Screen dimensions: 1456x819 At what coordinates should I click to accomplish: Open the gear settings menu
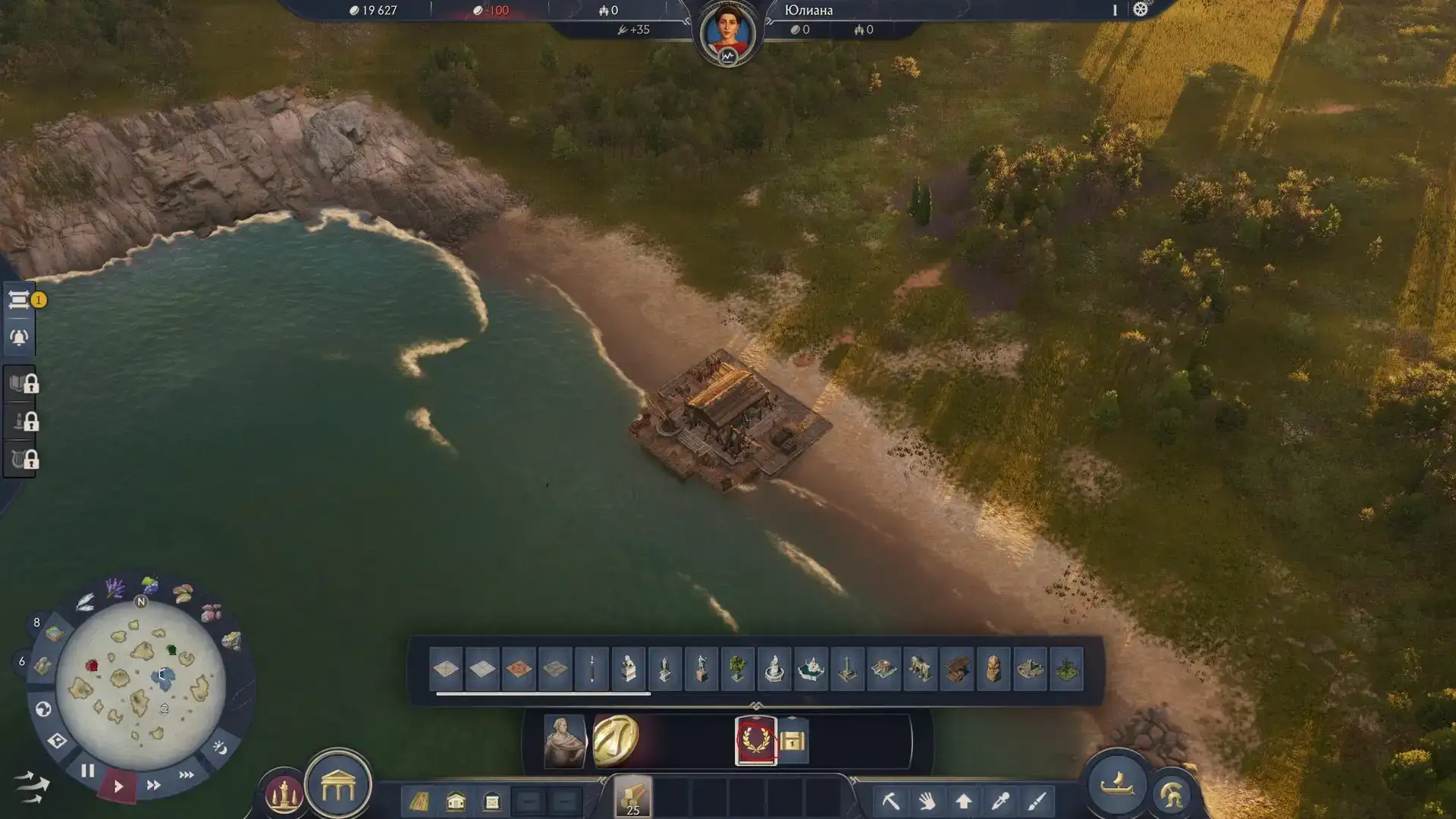click(1140, 10)
